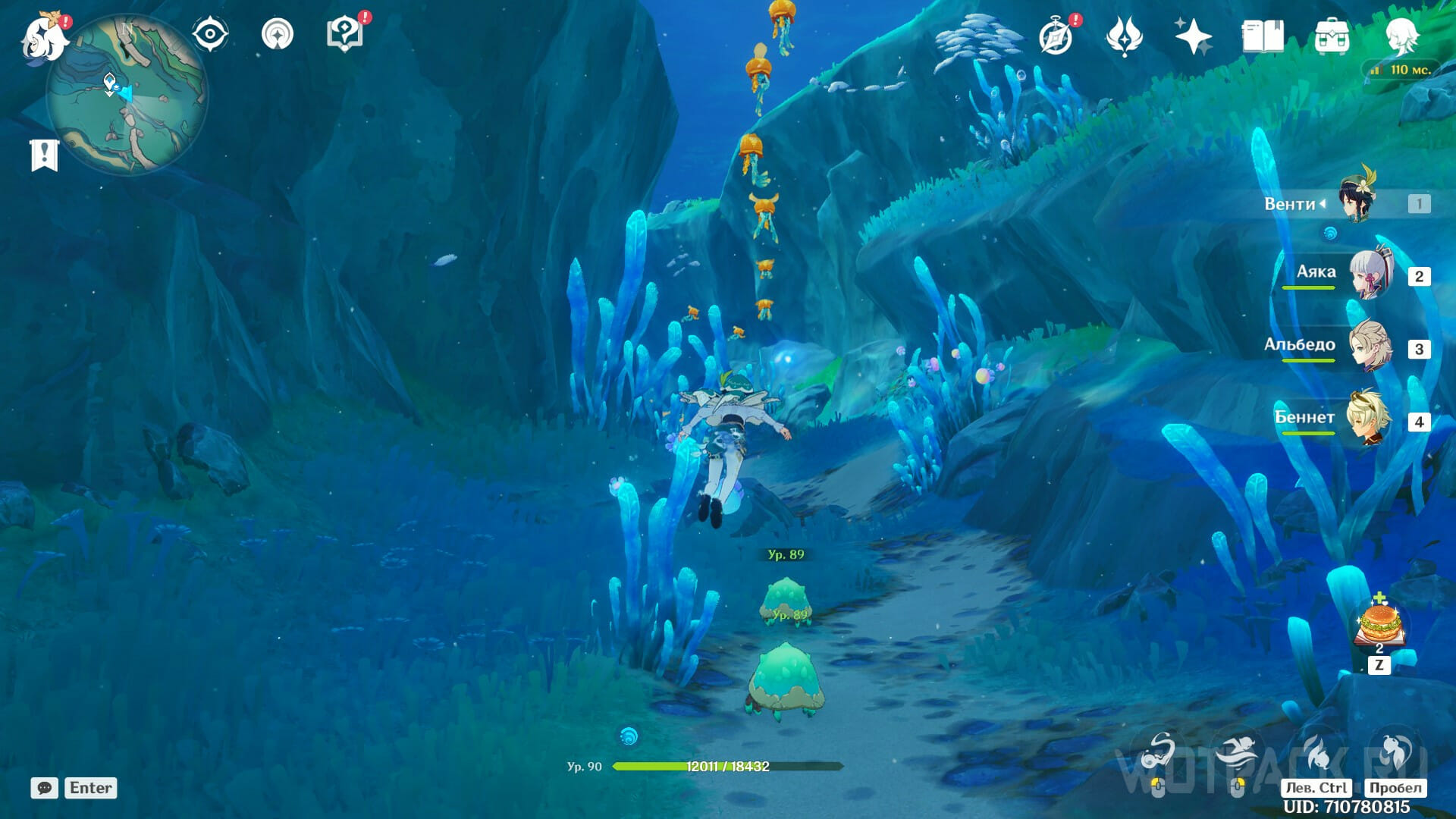Open the chat box

(45, 788)
